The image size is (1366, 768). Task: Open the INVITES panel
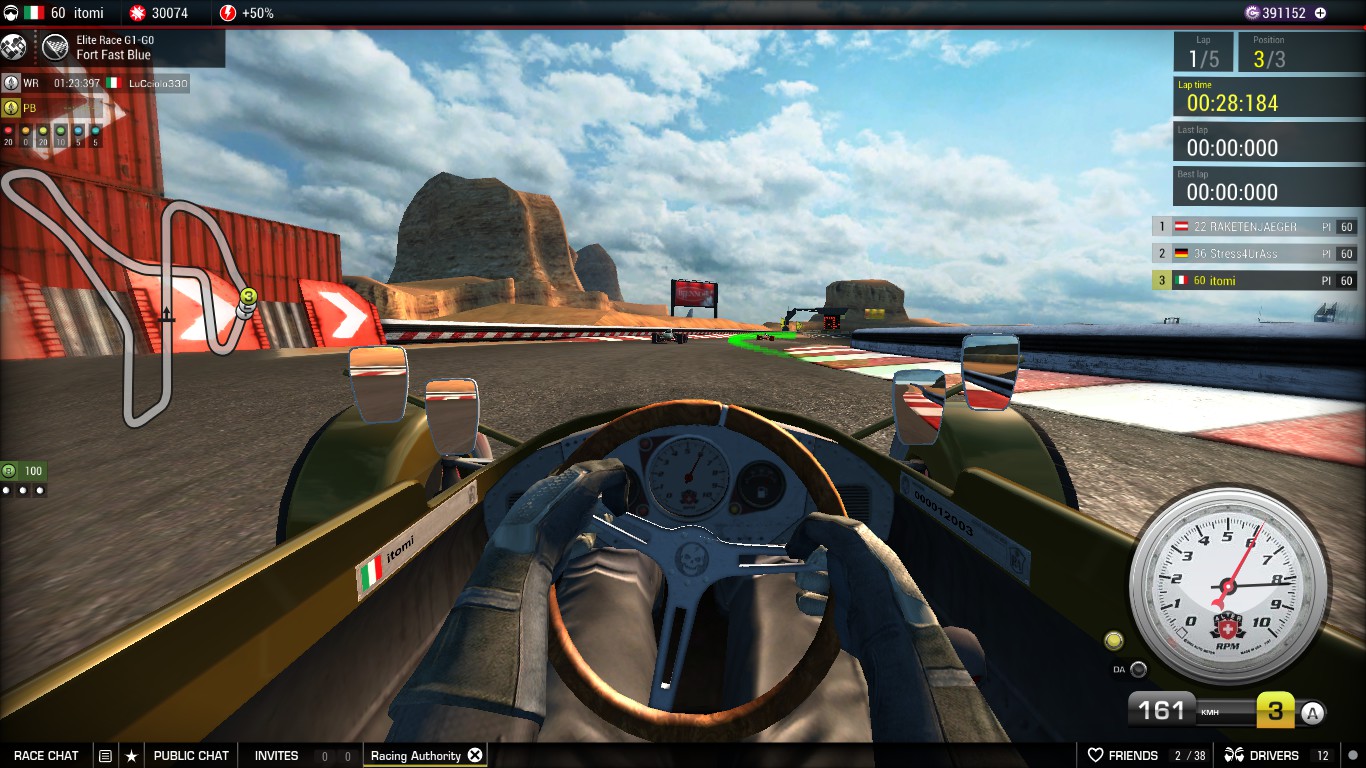pyautogui.click(x=275, y=755)
